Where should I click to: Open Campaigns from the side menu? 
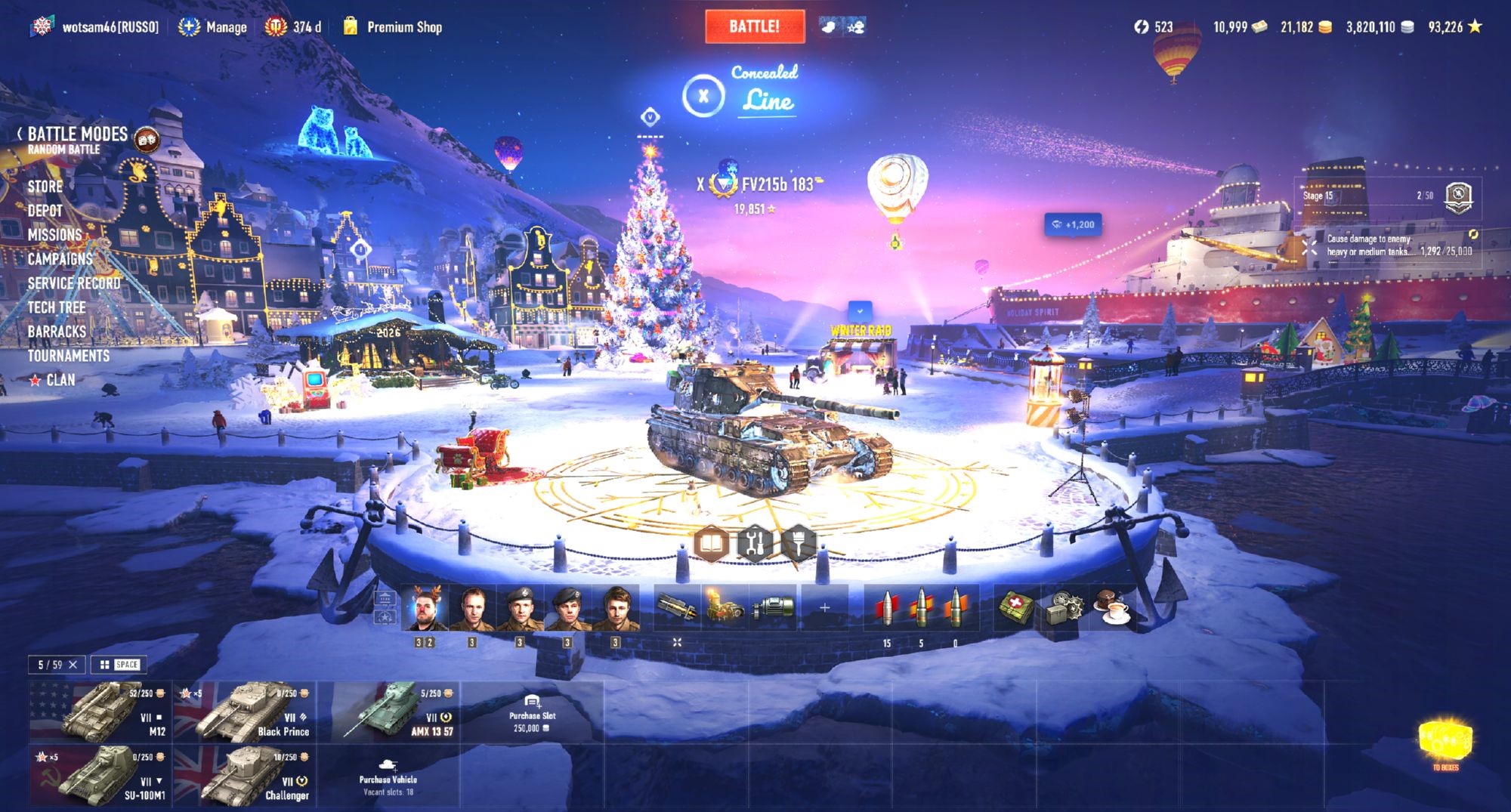point(60,259)
